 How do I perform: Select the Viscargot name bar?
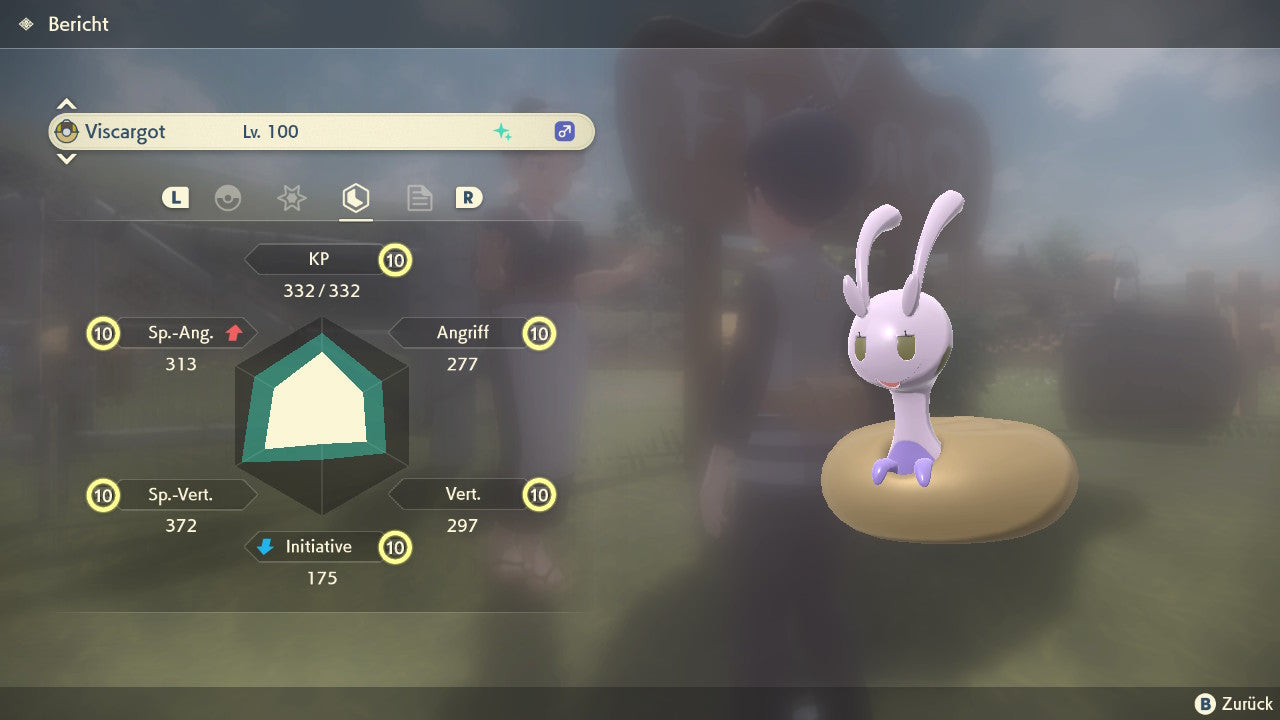point(321,131)
